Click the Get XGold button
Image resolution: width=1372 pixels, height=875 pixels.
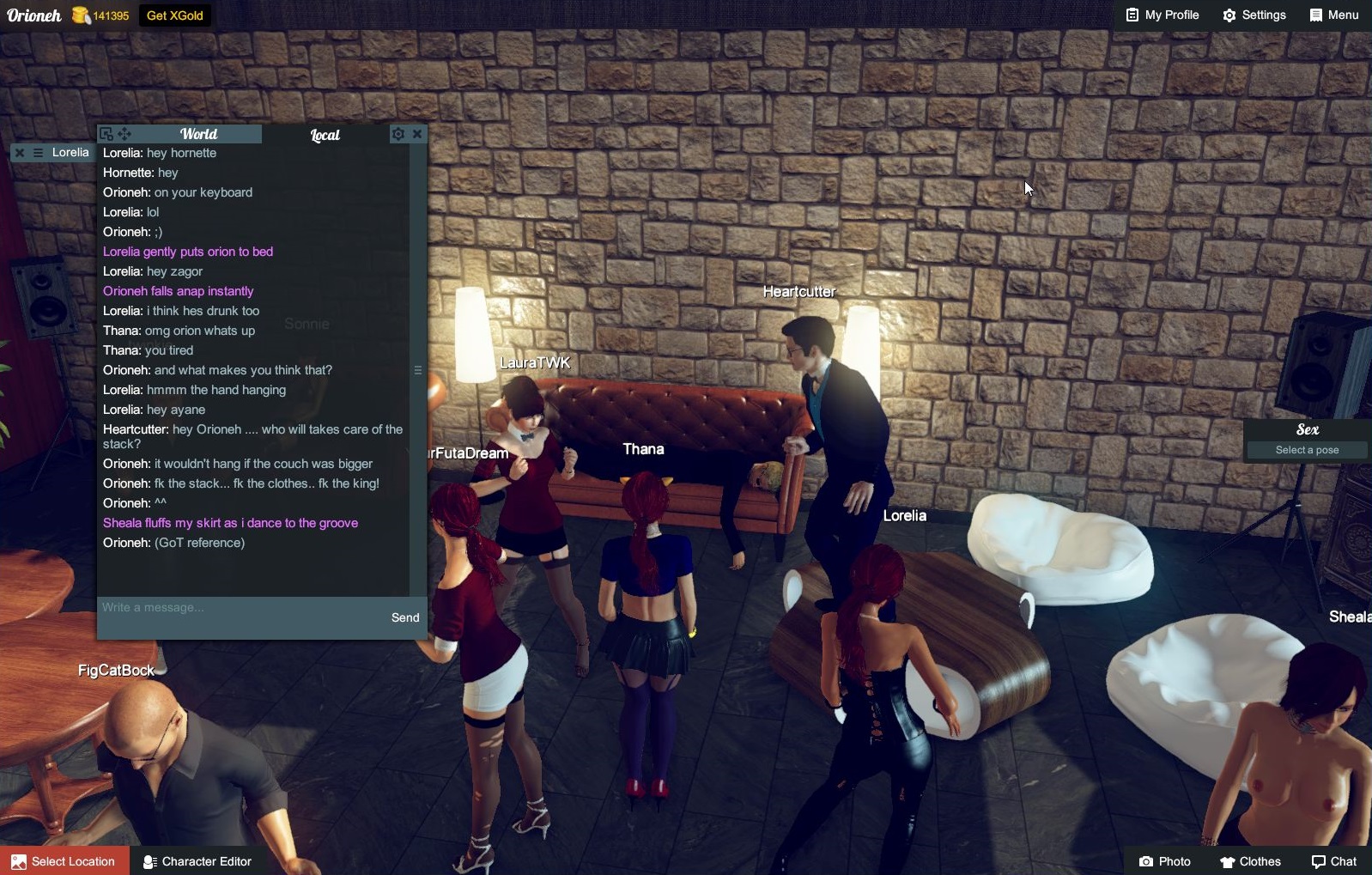(x=173, y=15)
